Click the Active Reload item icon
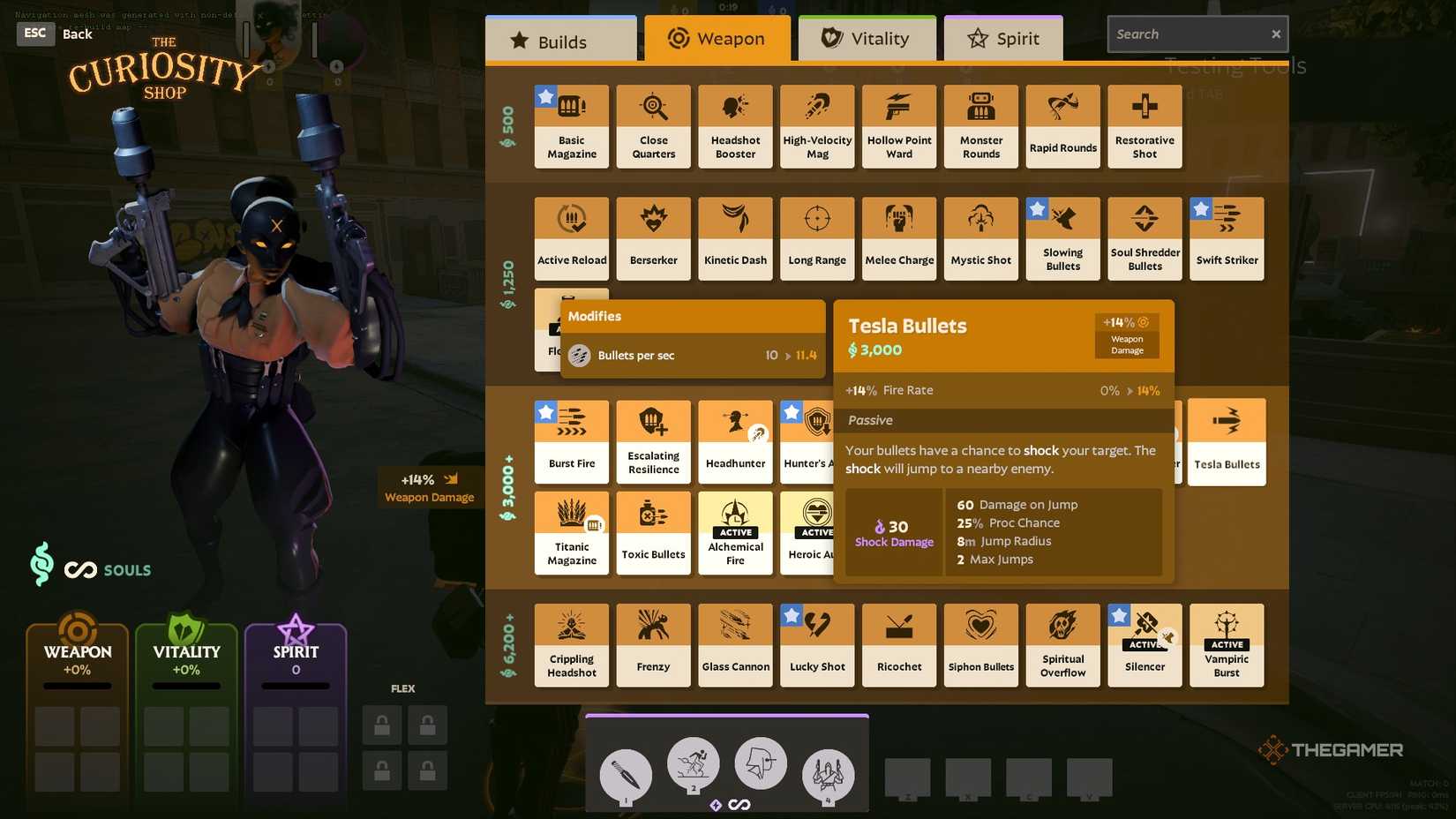The width and height of the screenshot is (1456, 819). click(x=571, y=219)
